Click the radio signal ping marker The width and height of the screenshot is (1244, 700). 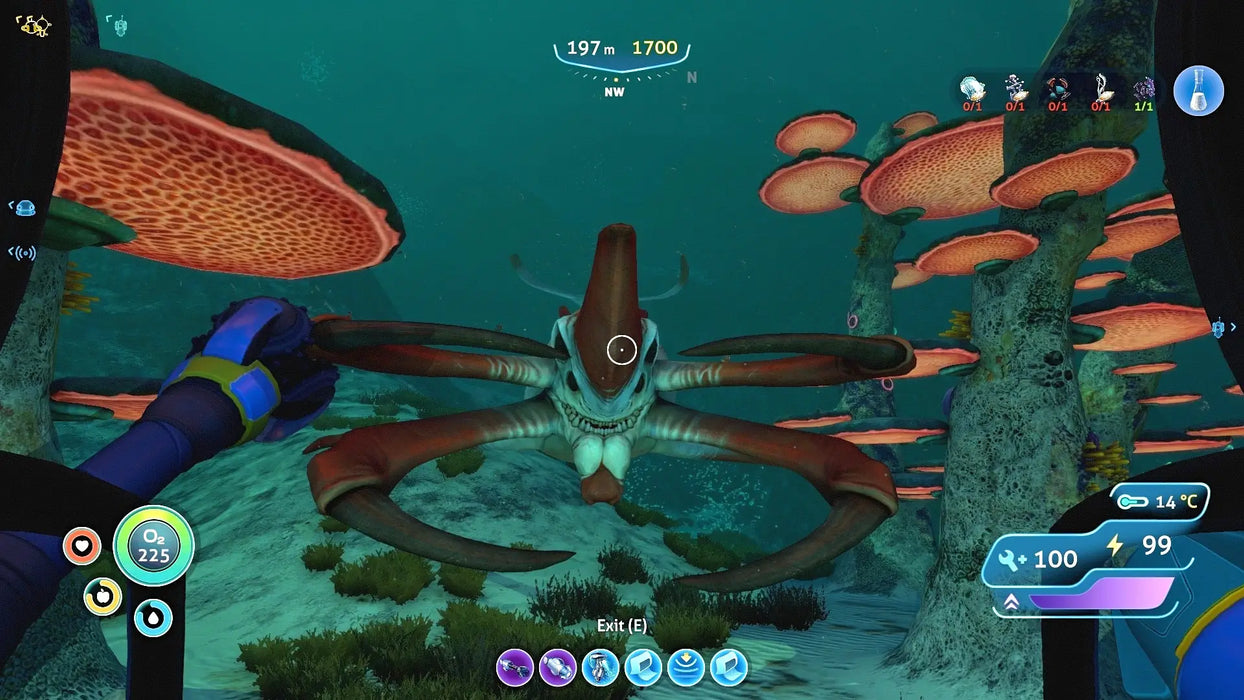click(x=22, y=252)
